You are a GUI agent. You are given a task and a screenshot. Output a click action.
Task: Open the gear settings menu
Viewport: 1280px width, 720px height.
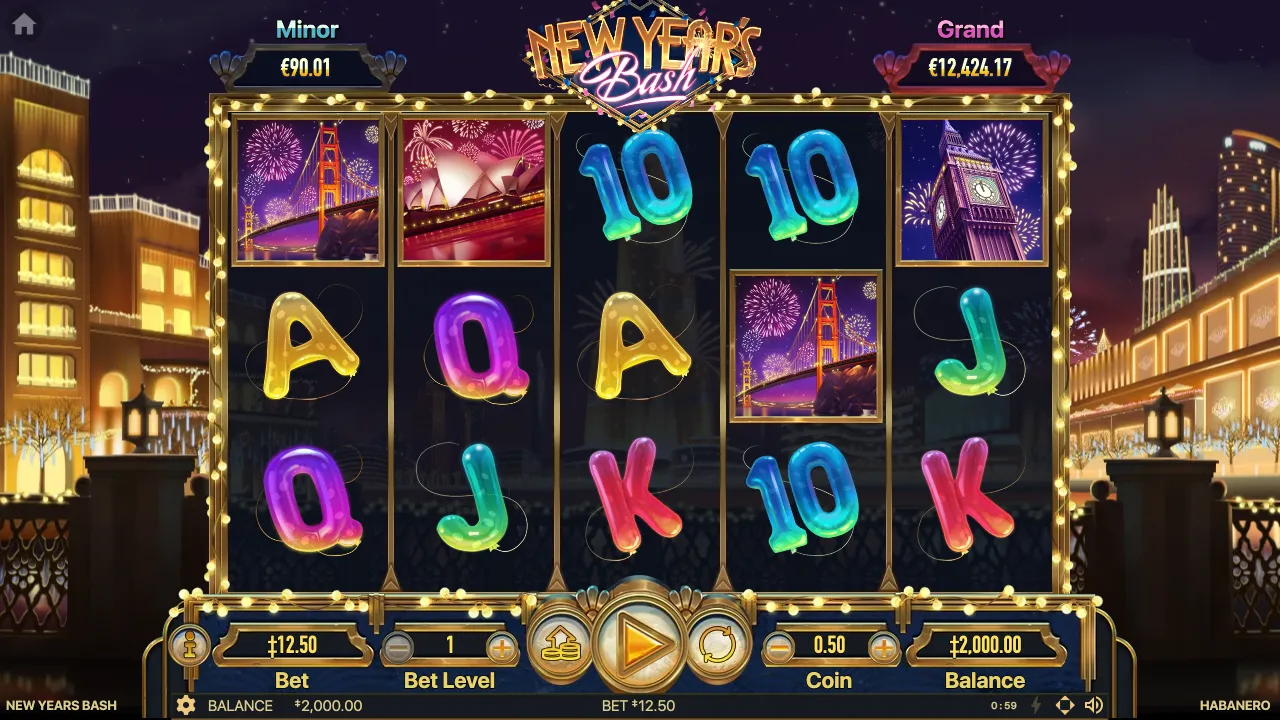pyautogui.click(x=186, y=706)
